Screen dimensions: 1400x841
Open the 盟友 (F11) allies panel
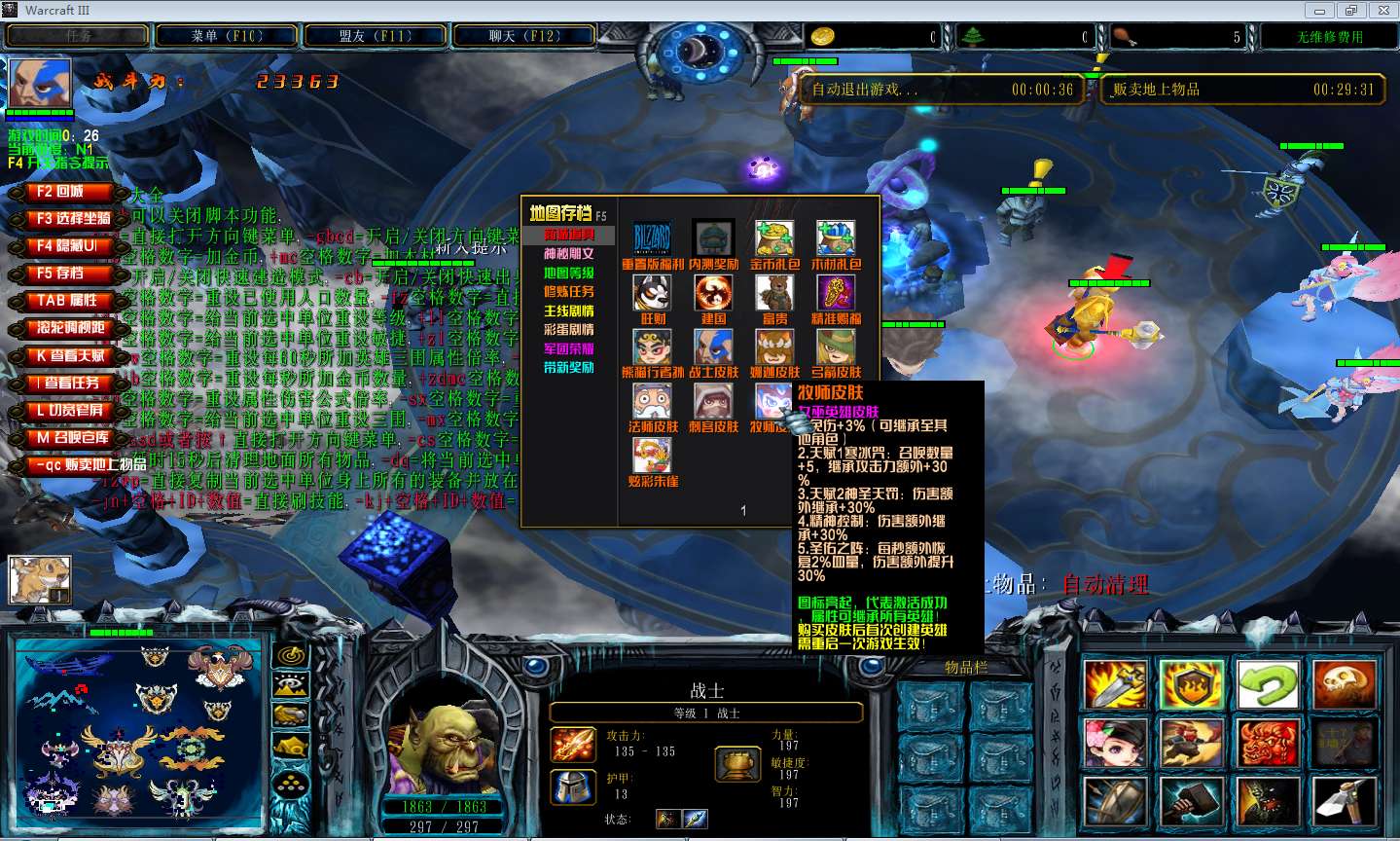[x=377, y=36]
